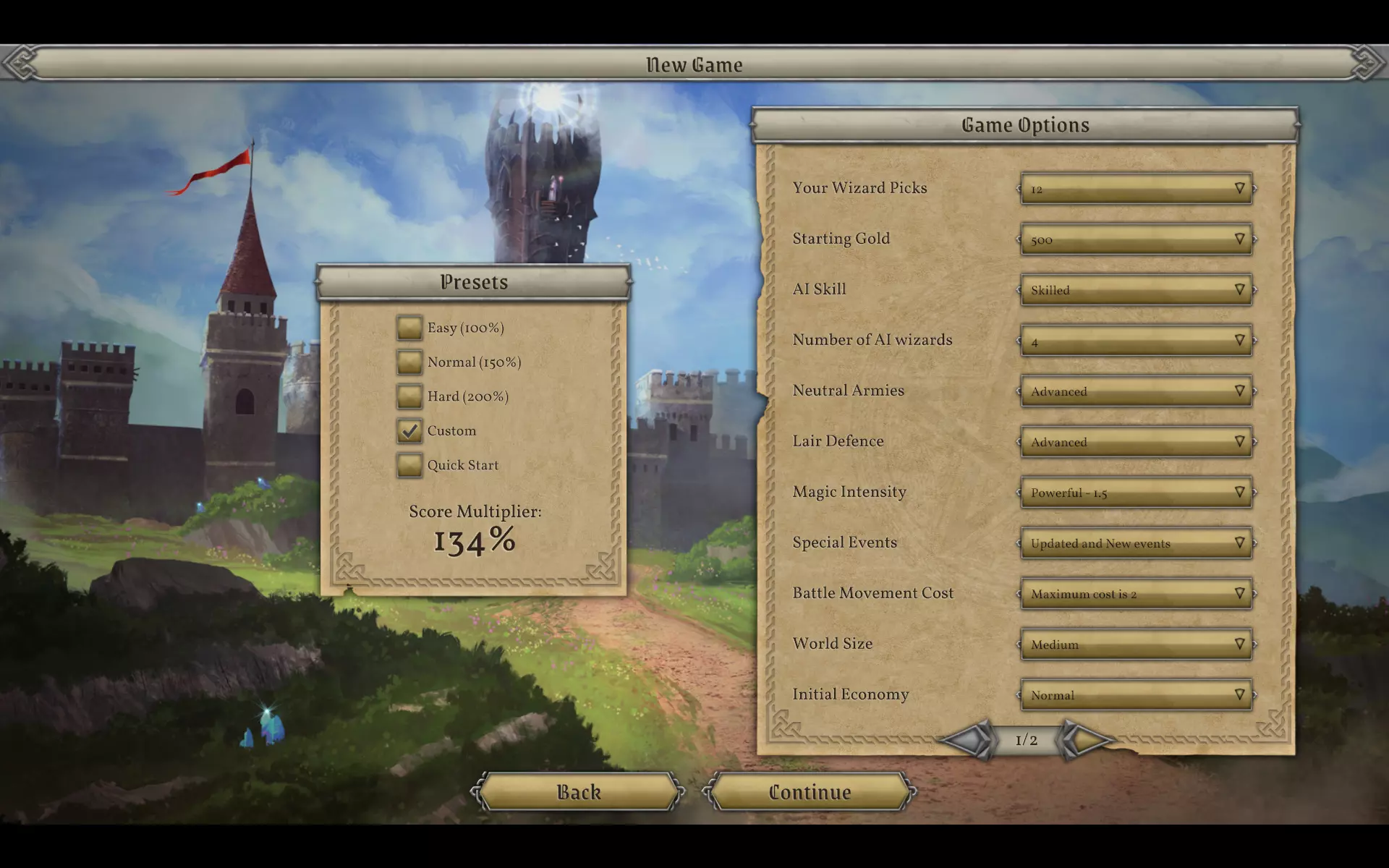1389x868 pixels.
Task: Change the Starting Gold dropdown
Action: point(1136,239)
